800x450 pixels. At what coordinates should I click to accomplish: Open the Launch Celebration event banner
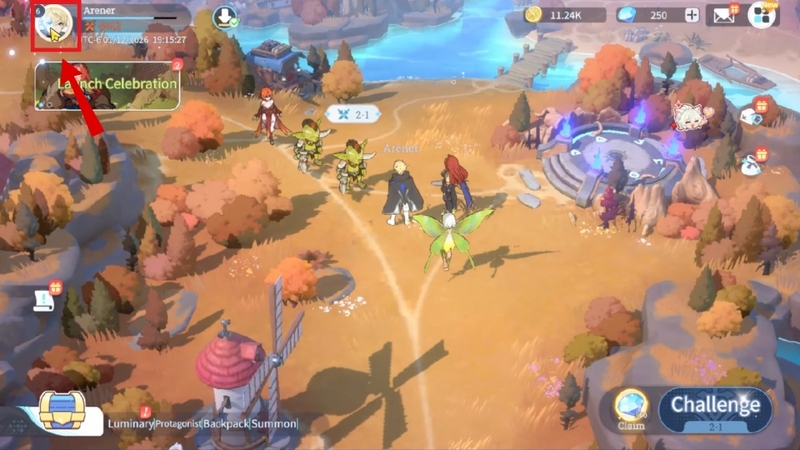click(107, 85)
